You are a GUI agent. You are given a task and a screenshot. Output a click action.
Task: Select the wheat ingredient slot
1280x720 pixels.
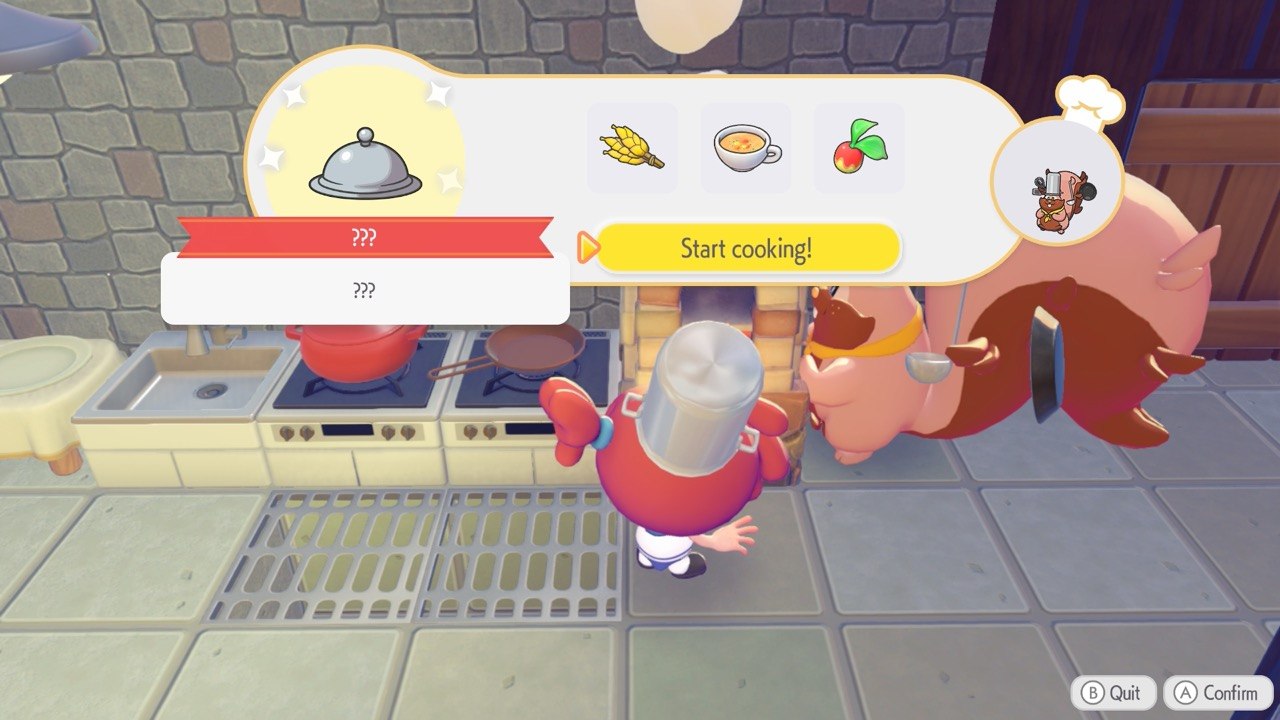click(632, 149)
